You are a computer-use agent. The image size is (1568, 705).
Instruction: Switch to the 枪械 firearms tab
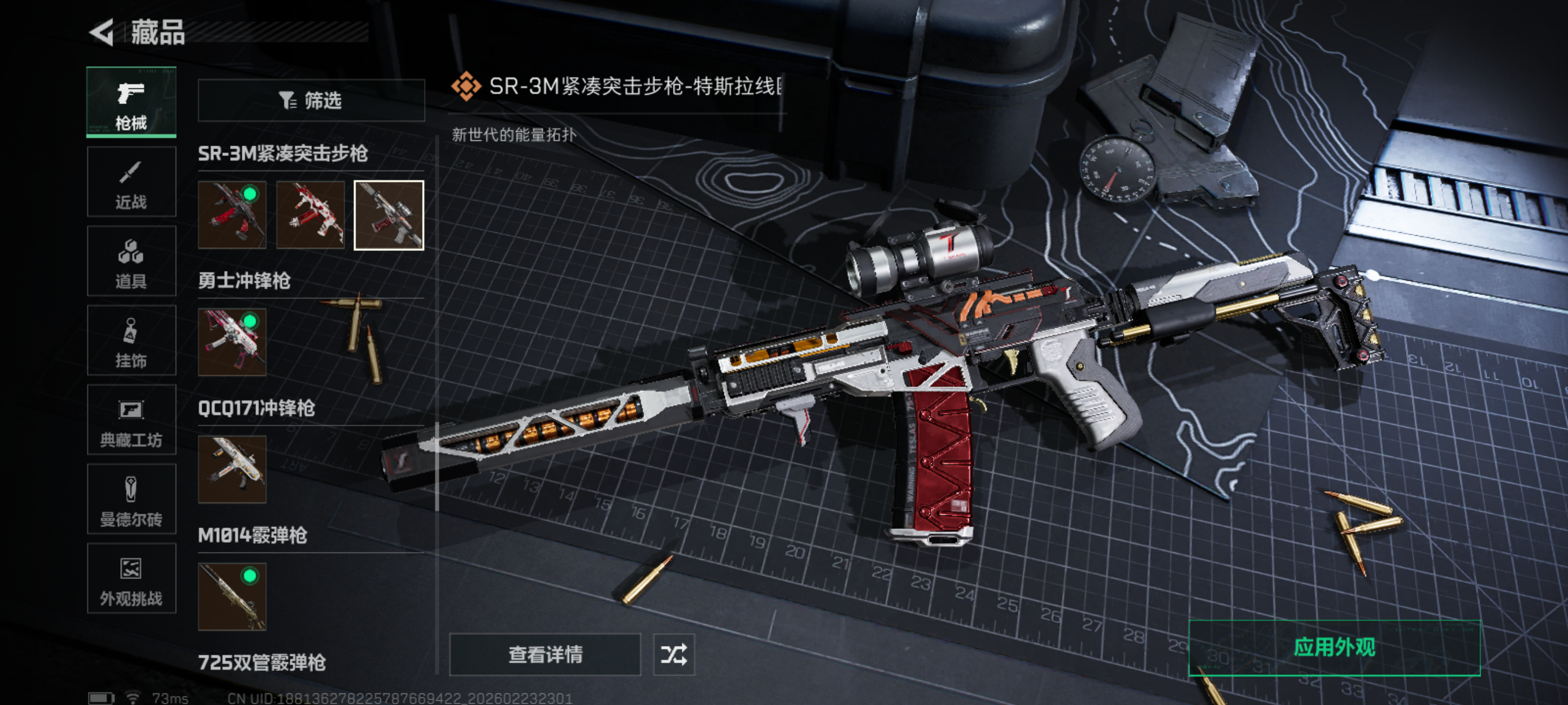[x=131, y=102]
